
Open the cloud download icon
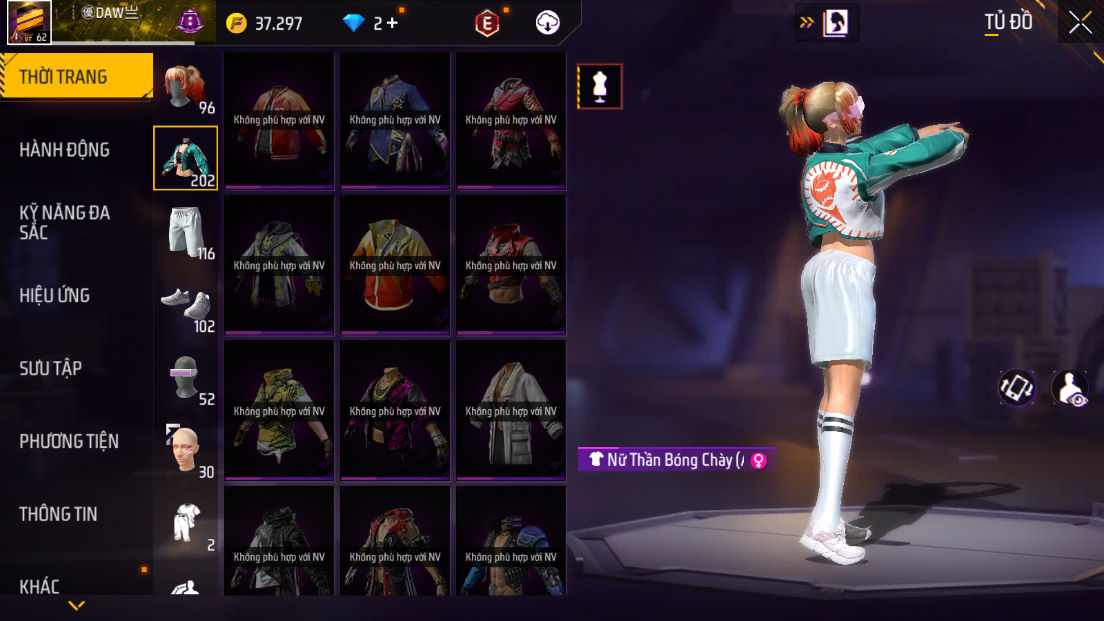548,23
